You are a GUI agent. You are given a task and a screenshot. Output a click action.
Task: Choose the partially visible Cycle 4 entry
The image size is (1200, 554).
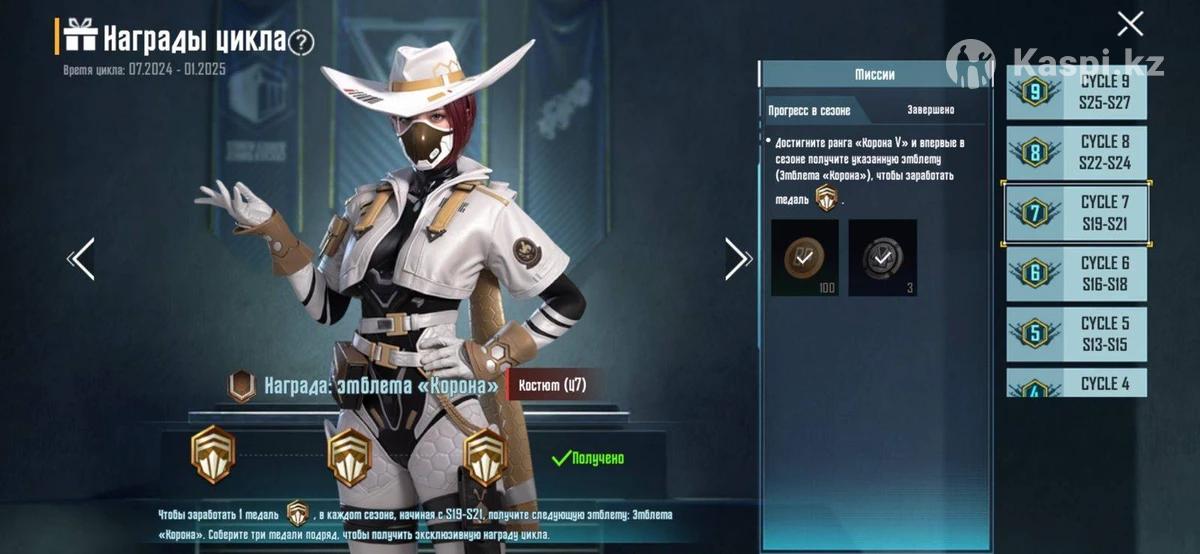pos(1076,383)
